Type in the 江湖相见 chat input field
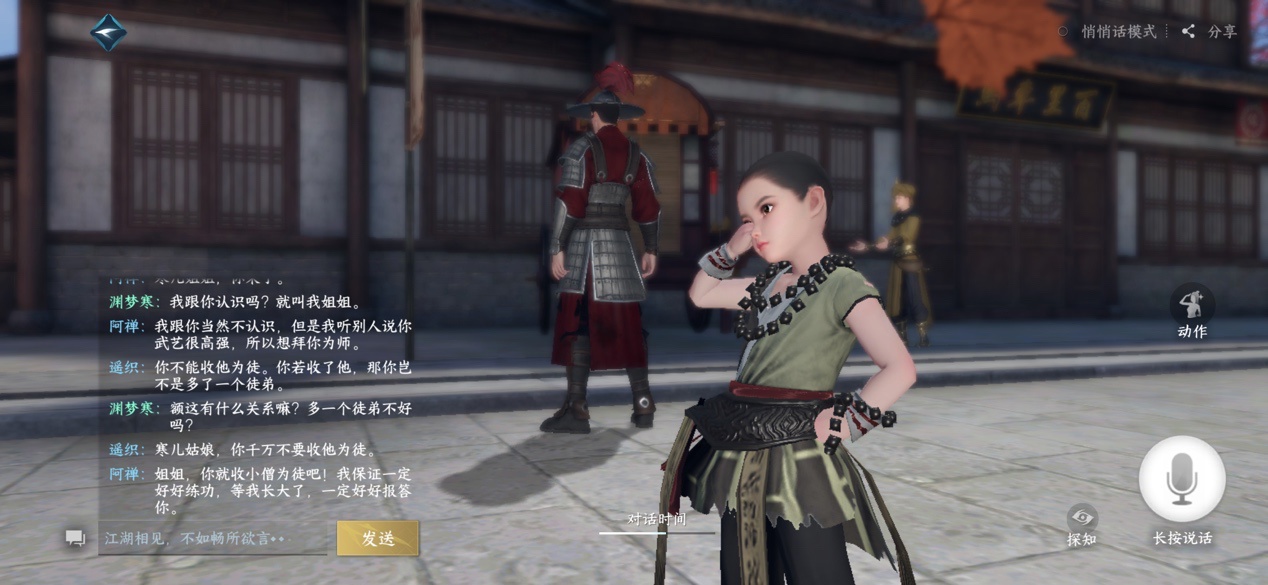The width and height of the screenshot is (1268, 585). (212, 538)
